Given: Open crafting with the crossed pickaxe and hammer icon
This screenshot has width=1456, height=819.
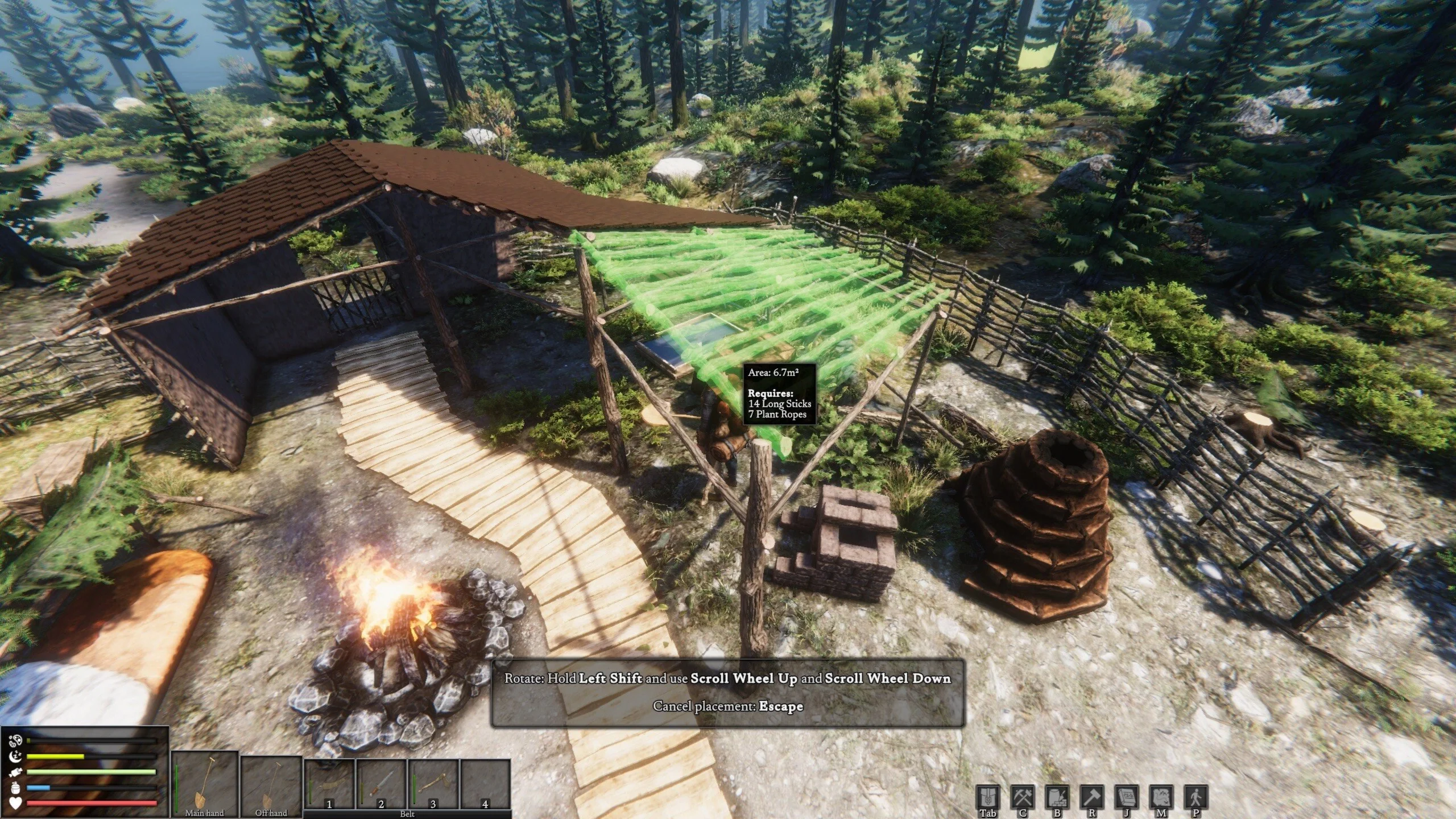Looking at the screenshot, I should 1022,797.
